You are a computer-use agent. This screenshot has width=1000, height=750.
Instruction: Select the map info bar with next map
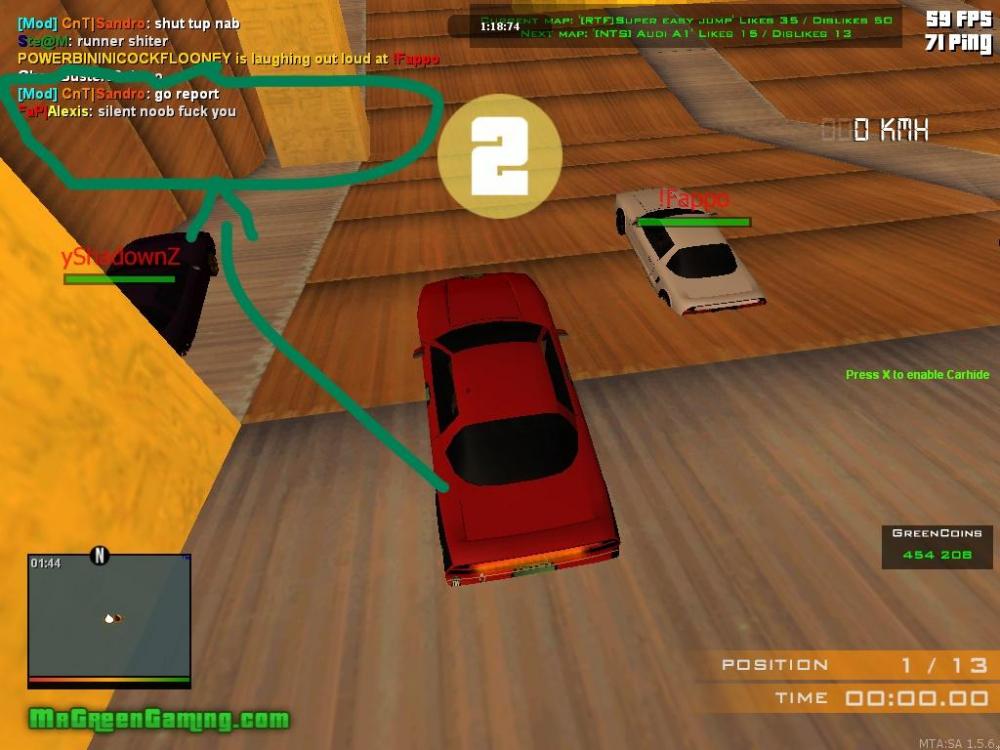687,26
